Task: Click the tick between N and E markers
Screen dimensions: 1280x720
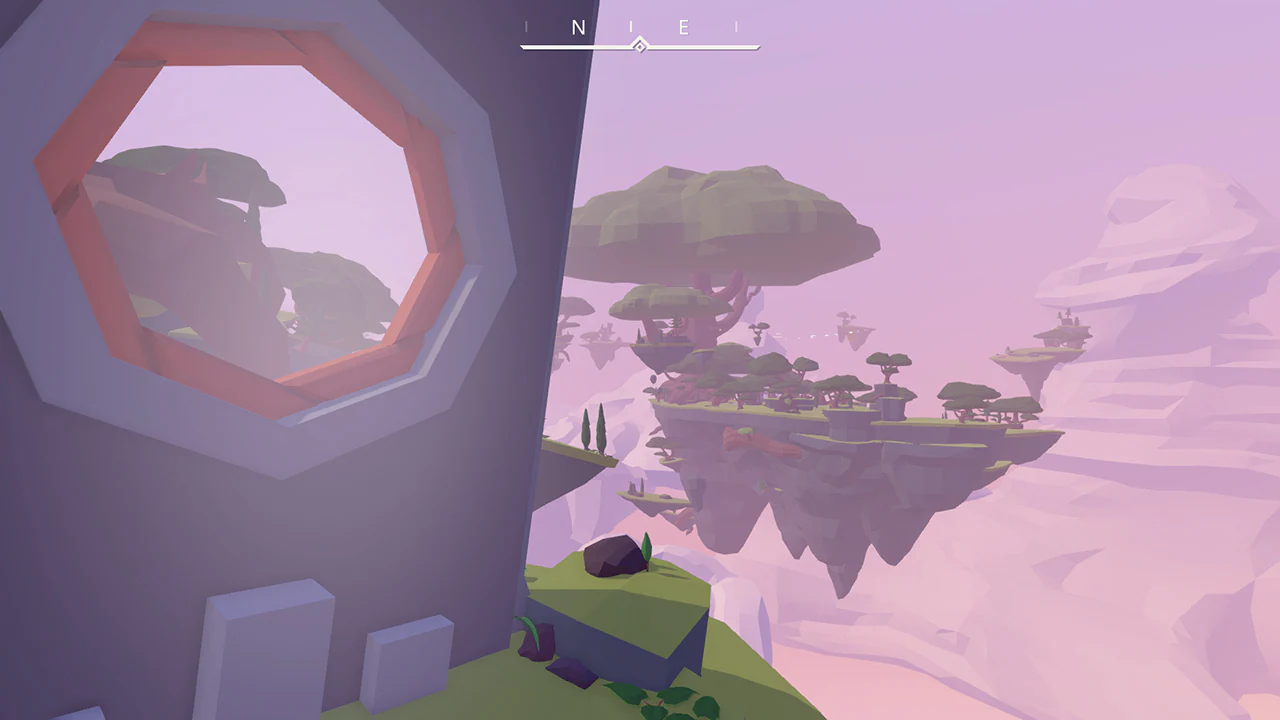Action: point(631,27)
